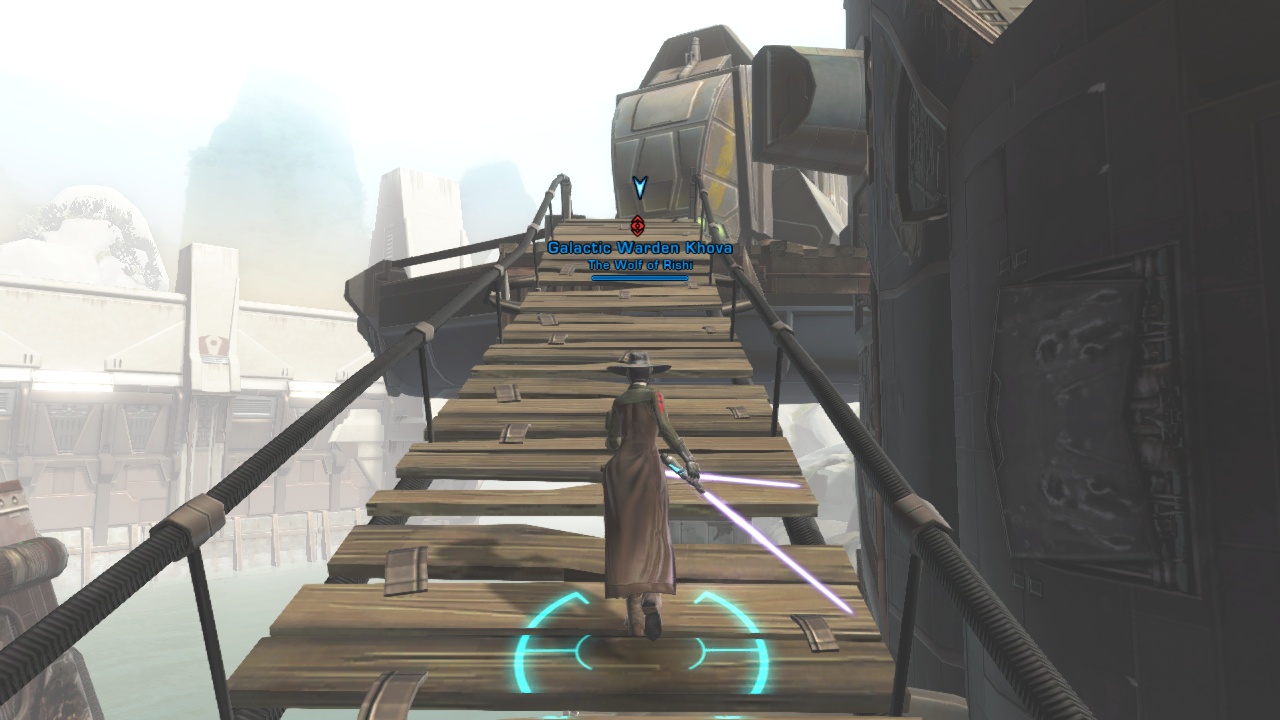Click Khova's blue health bar
This screenshot has height=720, width=1280.
[x=639, y=278]
